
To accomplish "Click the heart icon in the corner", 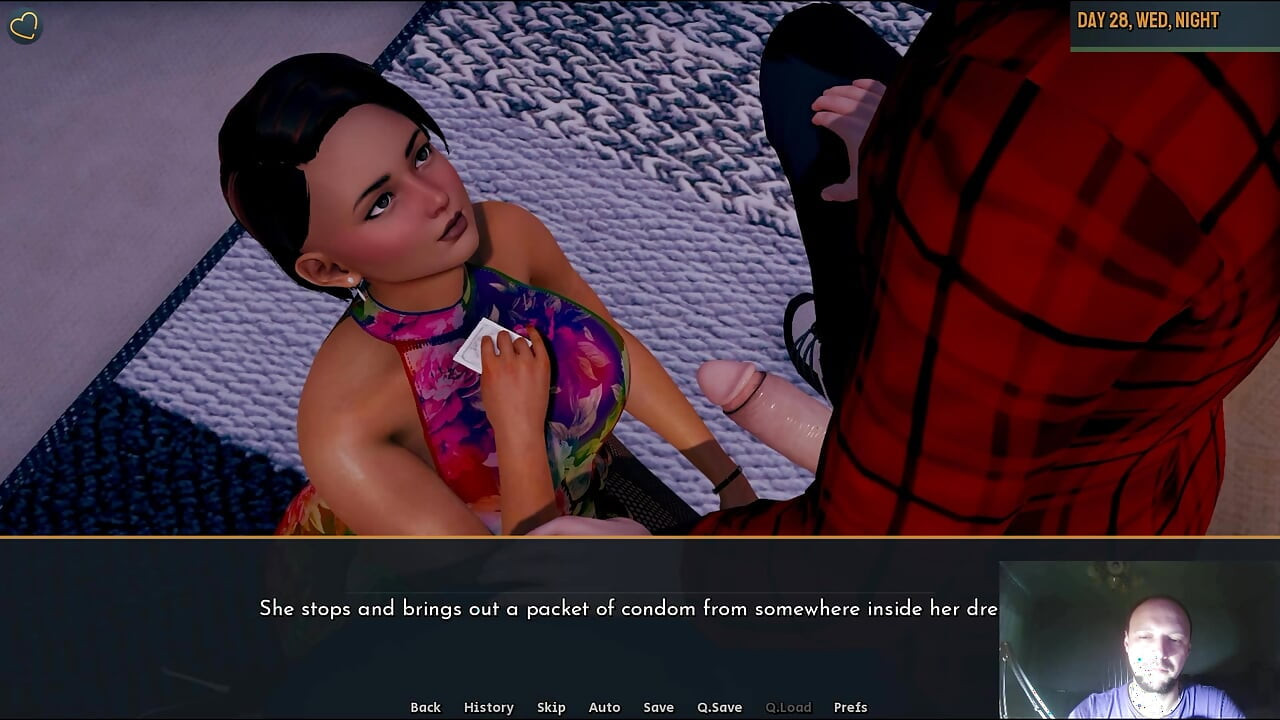I will pos(24,26).
